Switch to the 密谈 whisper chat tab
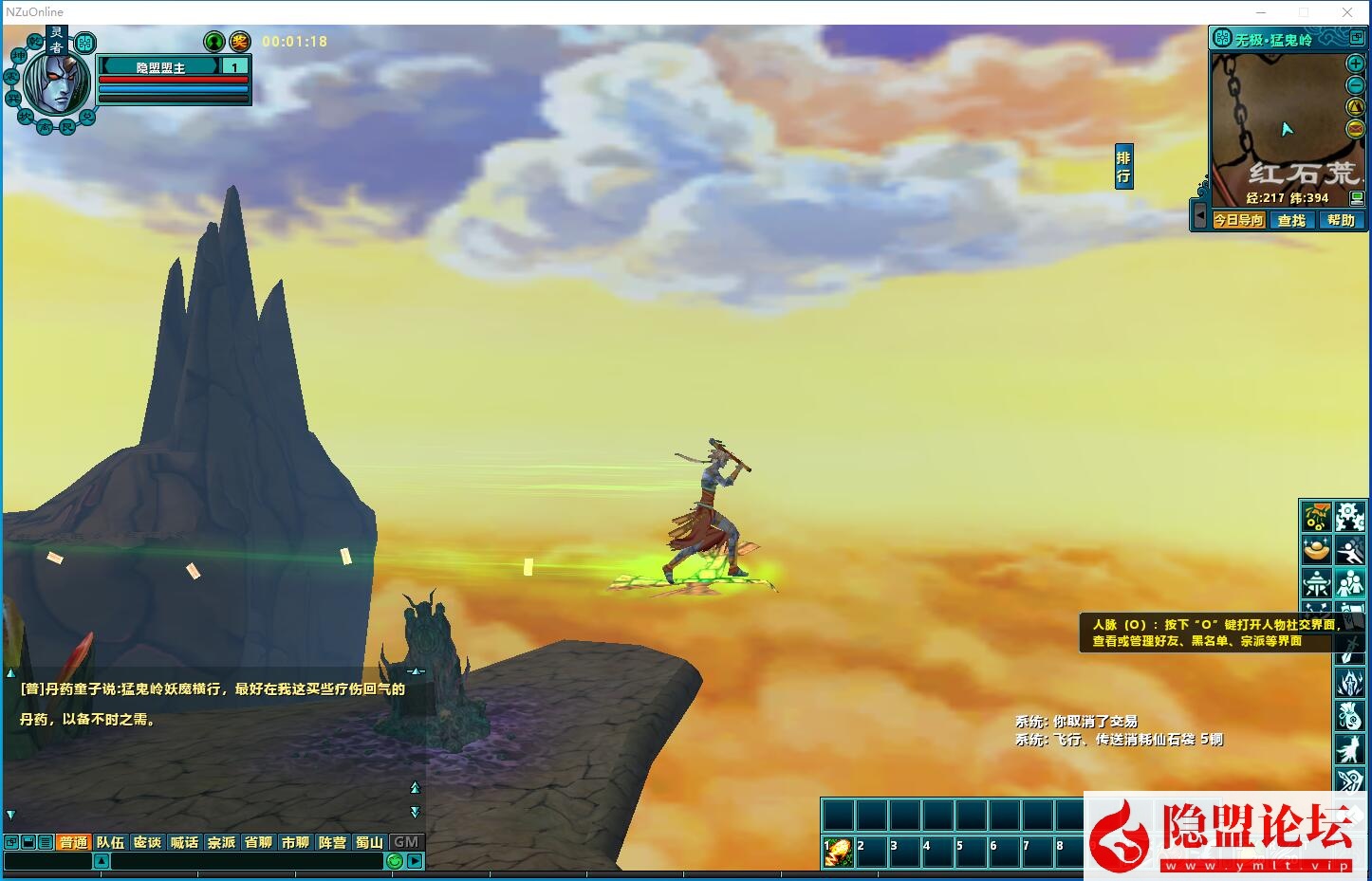This screenshot has width=1372, height=881. (147, 842)
